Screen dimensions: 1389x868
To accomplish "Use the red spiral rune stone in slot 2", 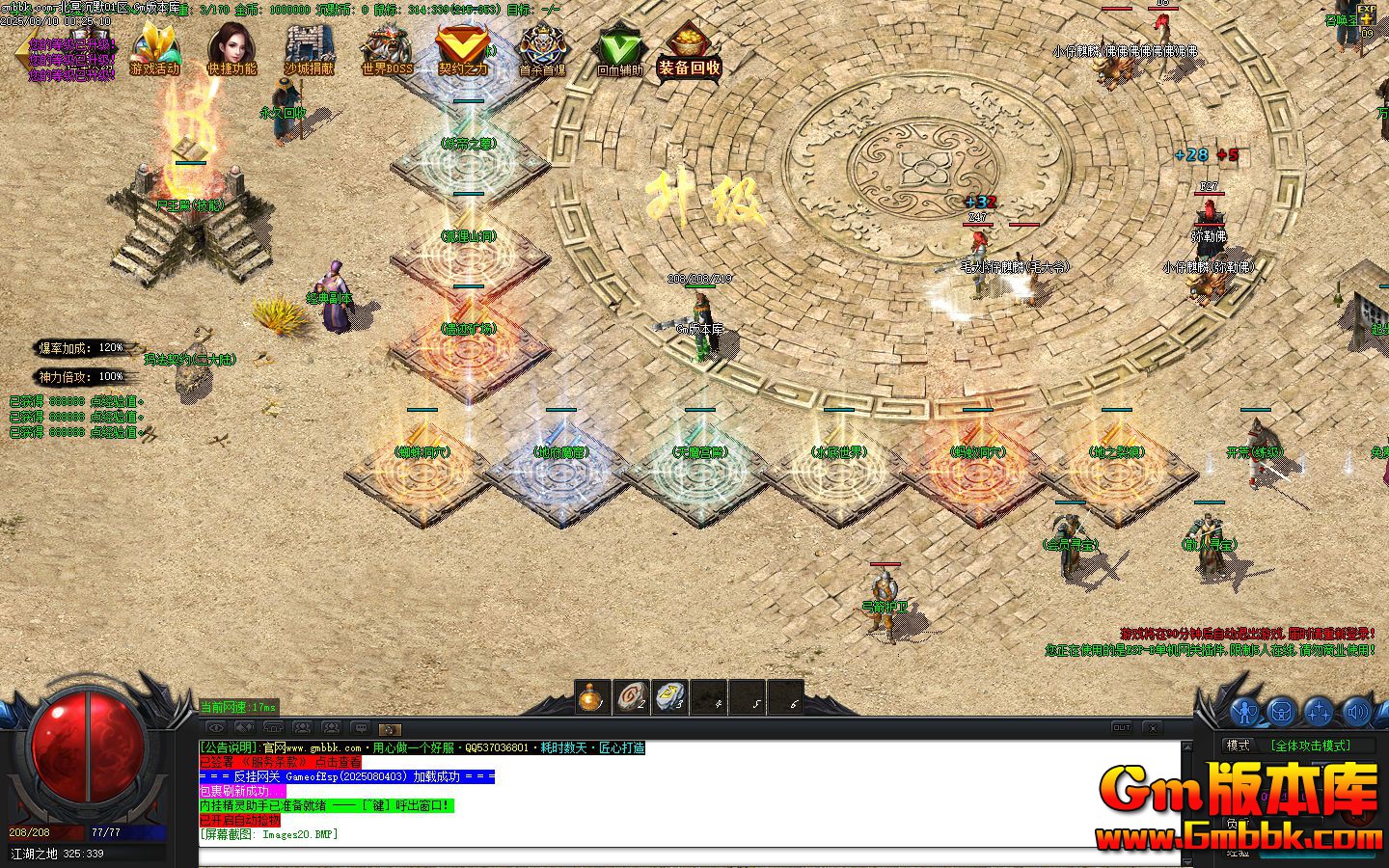I will pos(632,697).
